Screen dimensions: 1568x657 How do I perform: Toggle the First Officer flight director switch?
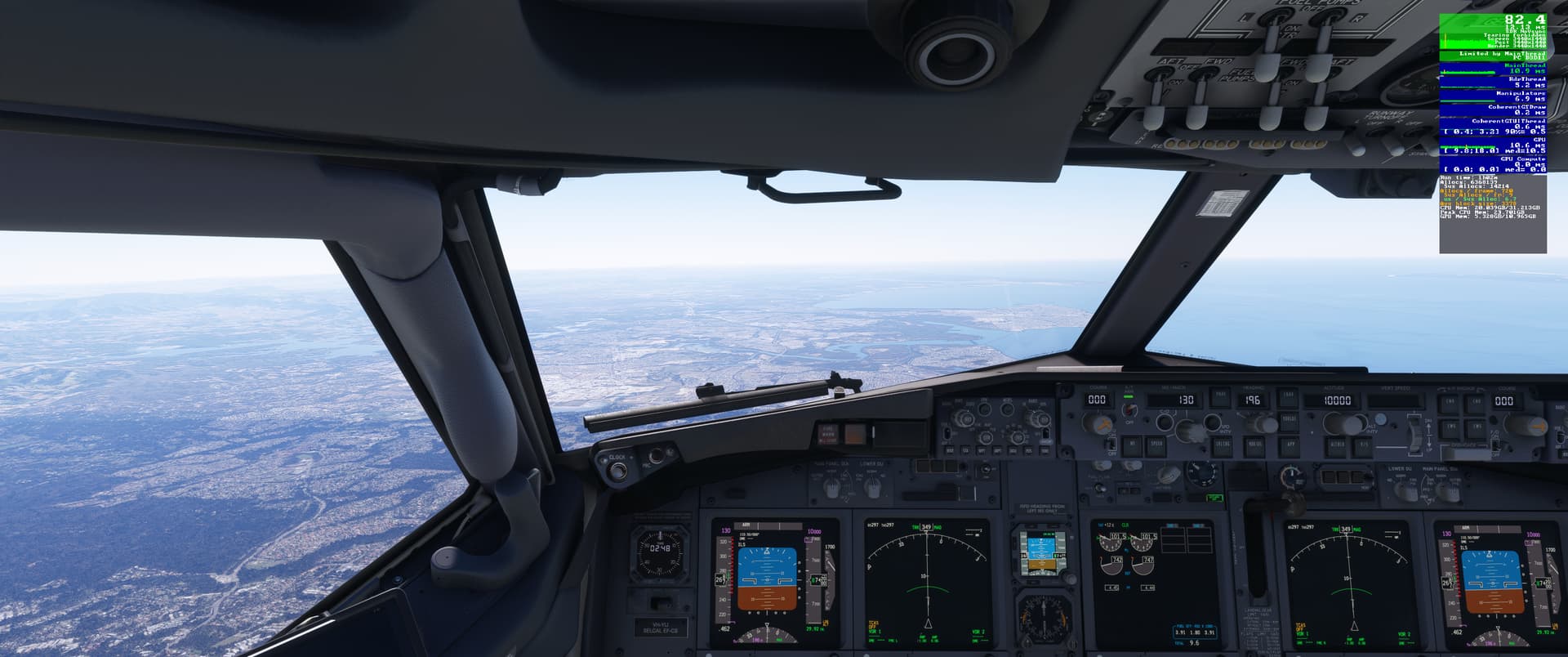1495,444
